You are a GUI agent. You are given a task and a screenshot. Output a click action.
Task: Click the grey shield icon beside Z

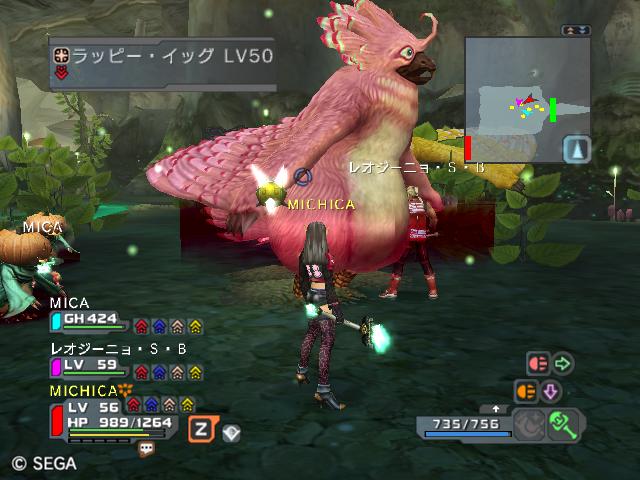coord(230,433)
